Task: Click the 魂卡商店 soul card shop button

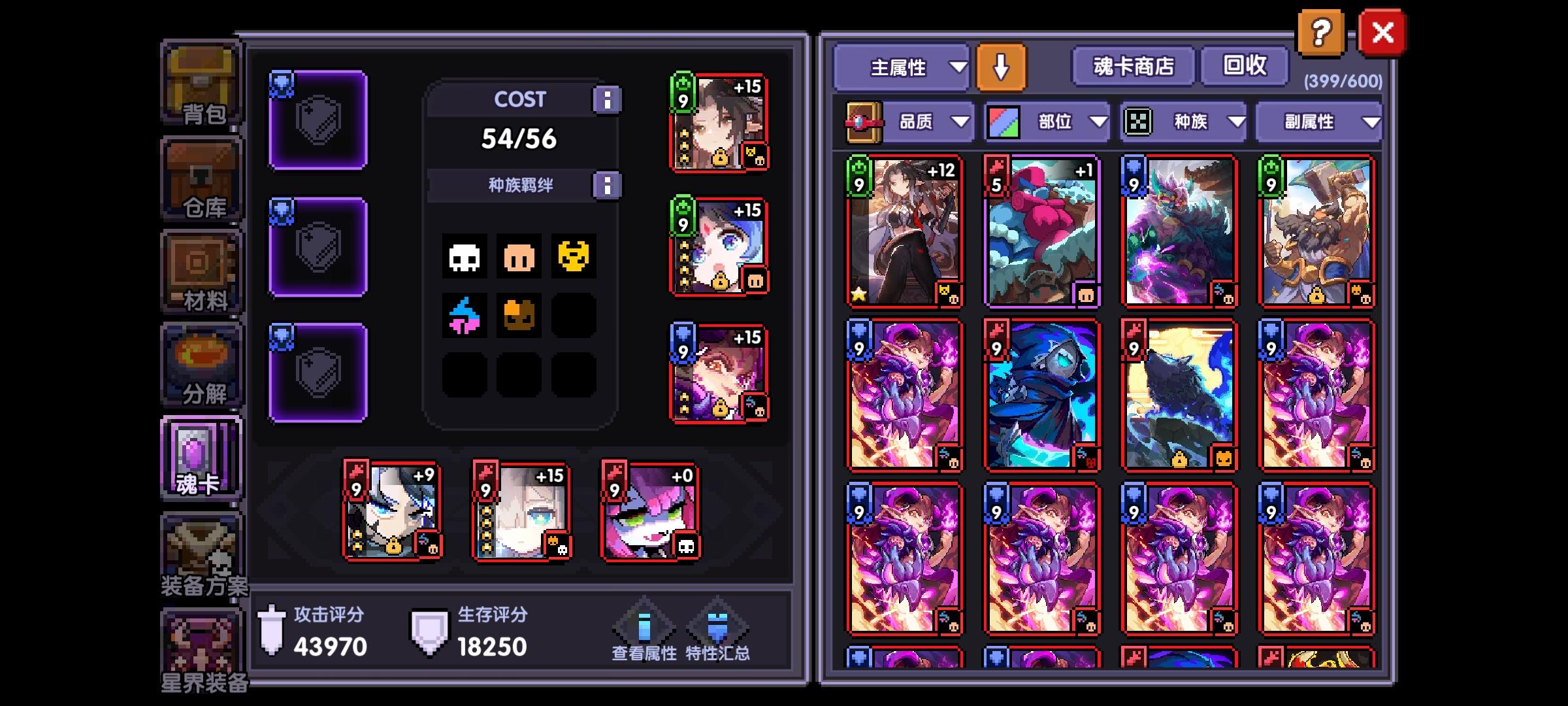Action: point(1132,66)
